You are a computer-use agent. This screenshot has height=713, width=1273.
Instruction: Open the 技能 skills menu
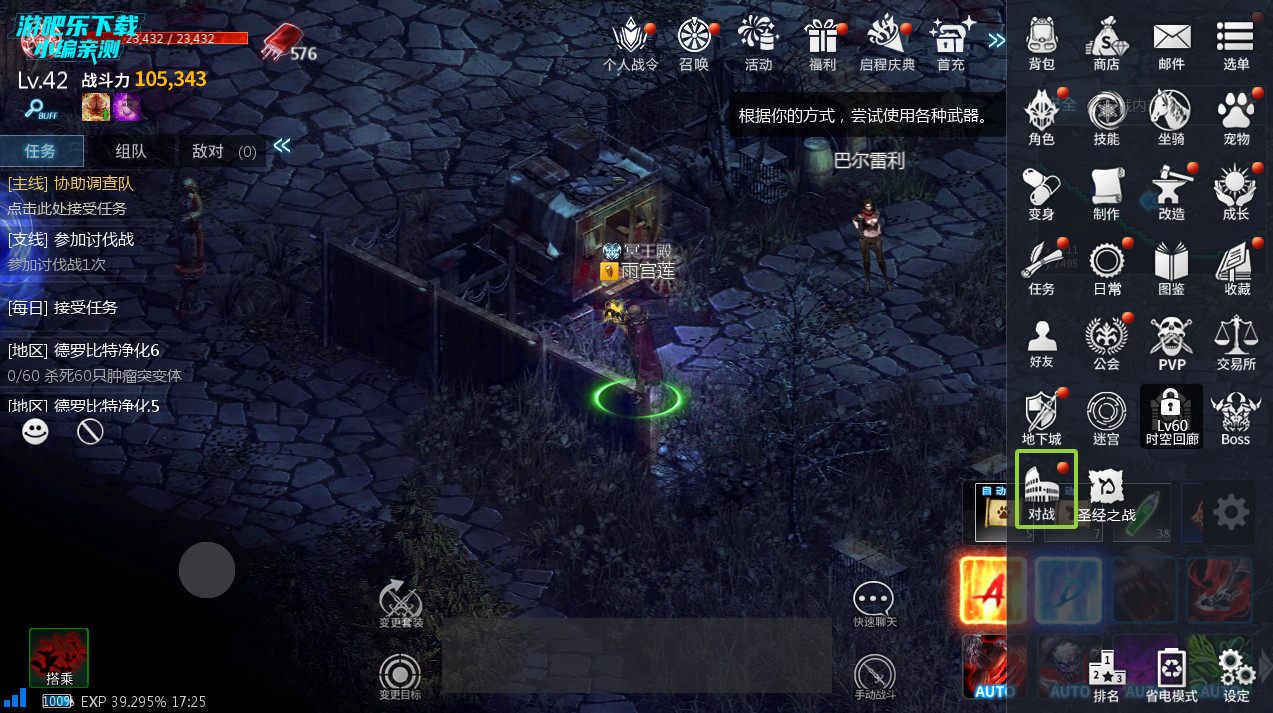[1106, 118]
